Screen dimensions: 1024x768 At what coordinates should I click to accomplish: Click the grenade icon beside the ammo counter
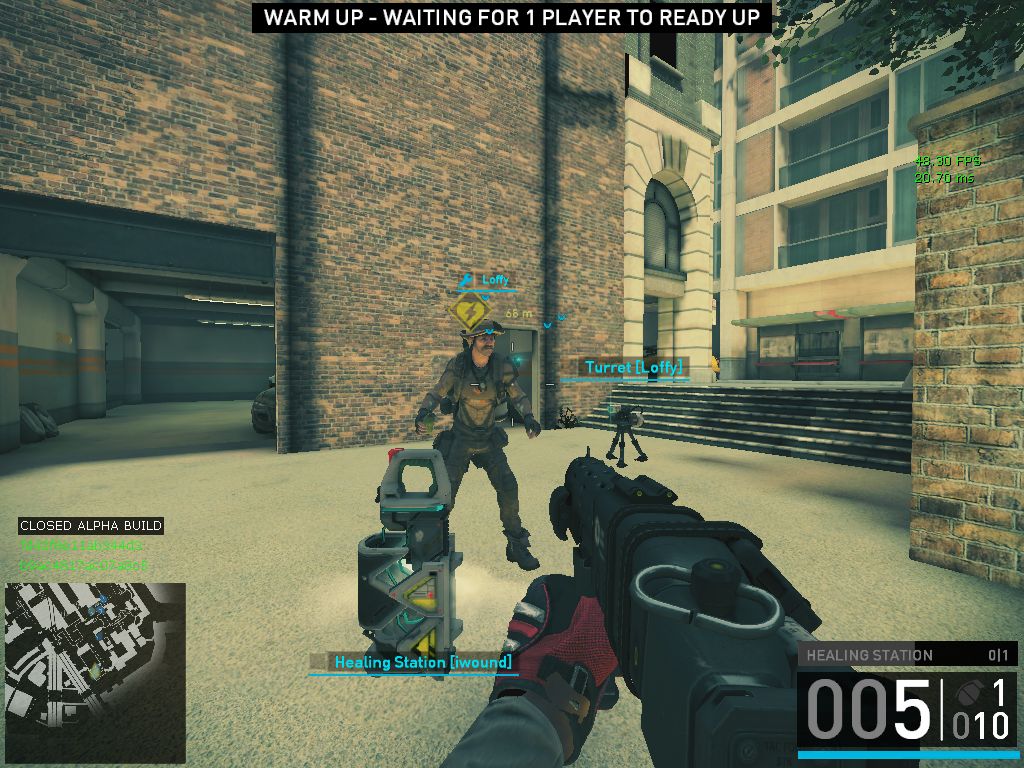tap(965, 692)
